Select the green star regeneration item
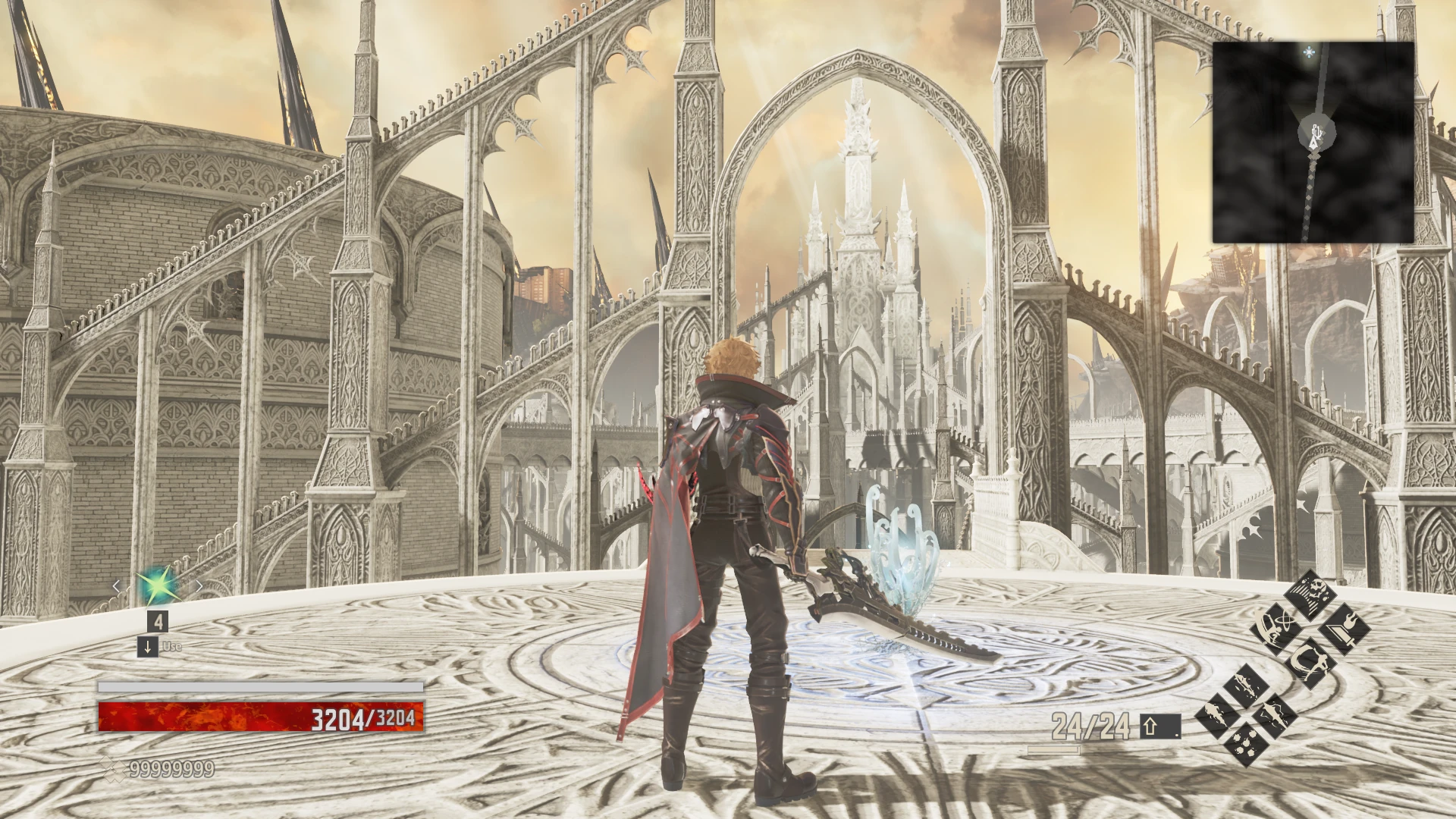 [x=156, y=585]
